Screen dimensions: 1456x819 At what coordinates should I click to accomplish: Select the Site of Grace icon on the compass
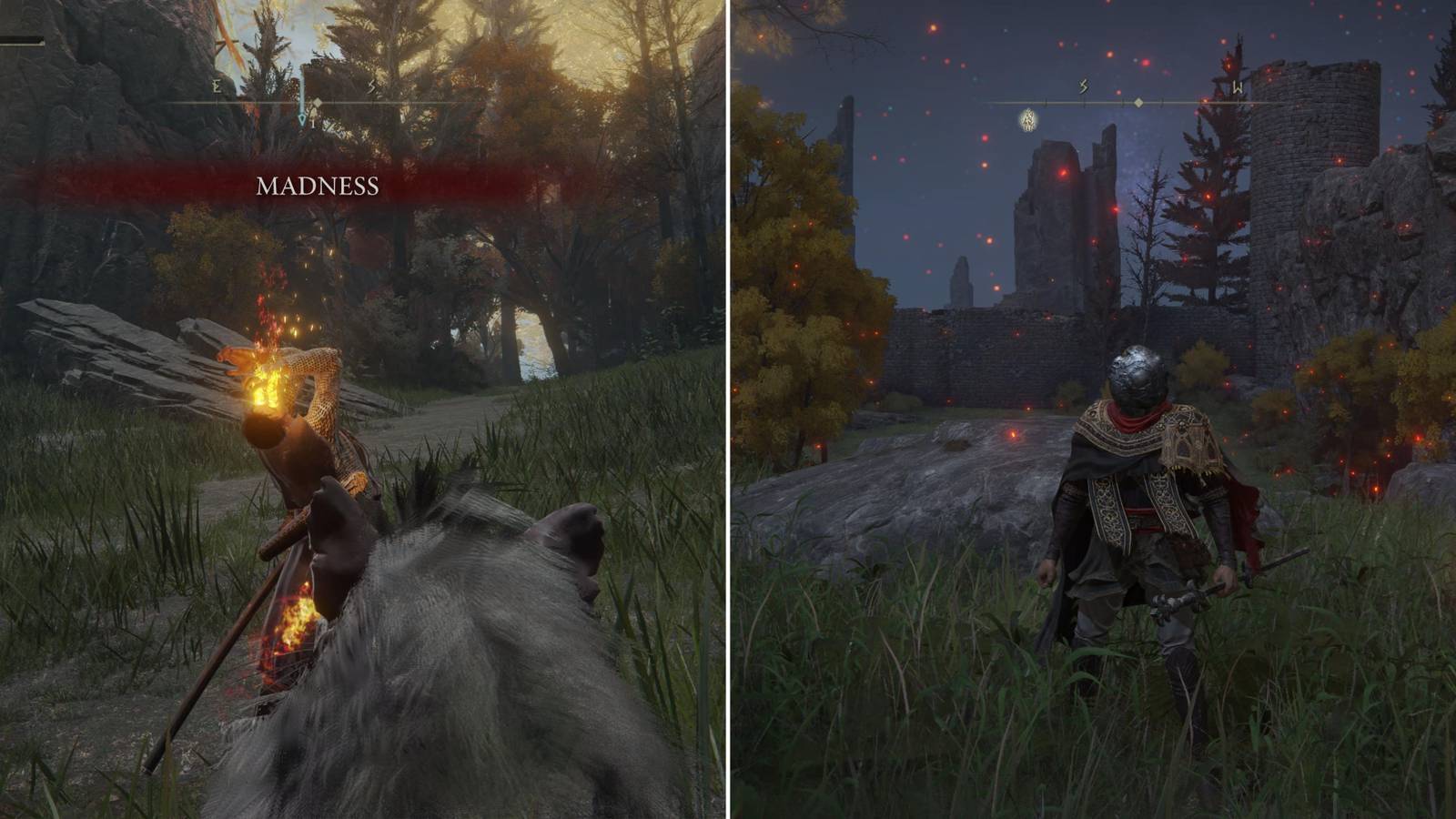click(1026, 120)
